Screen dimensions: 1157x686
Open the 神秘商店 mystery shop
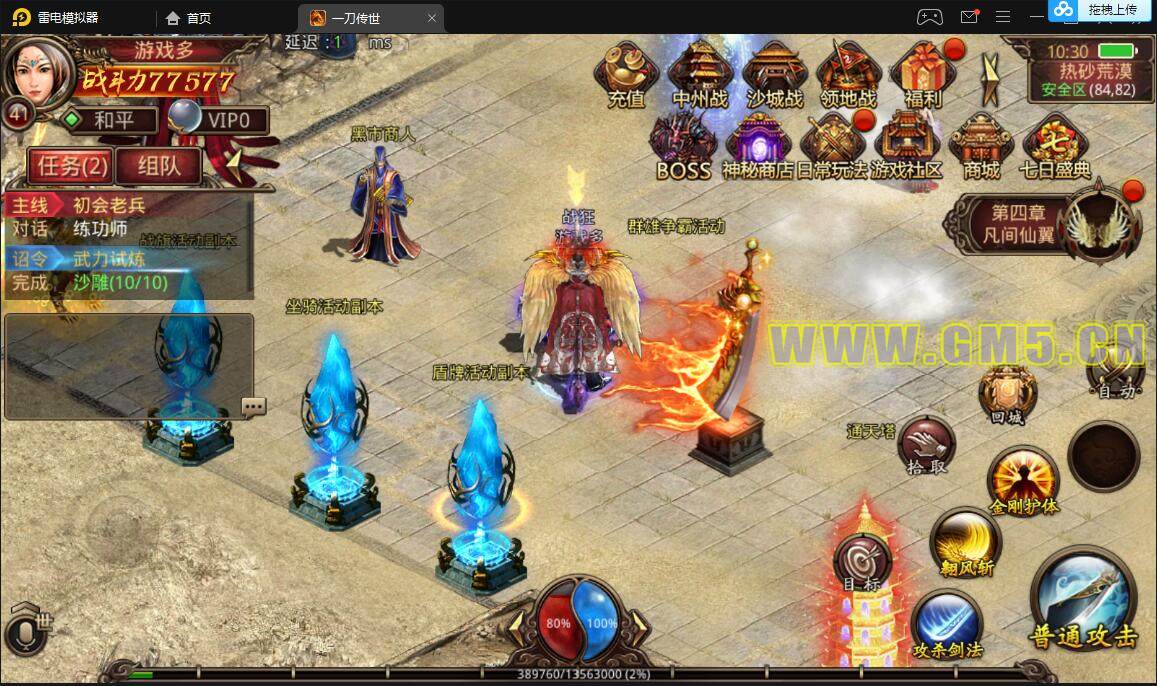[x=758, y=145]
